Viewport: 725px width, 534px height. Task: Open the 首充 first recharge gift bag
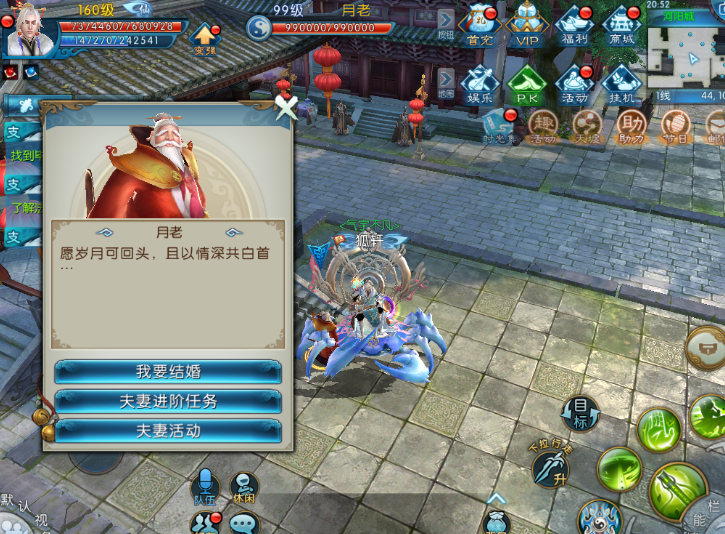click(x=480, y=25)
